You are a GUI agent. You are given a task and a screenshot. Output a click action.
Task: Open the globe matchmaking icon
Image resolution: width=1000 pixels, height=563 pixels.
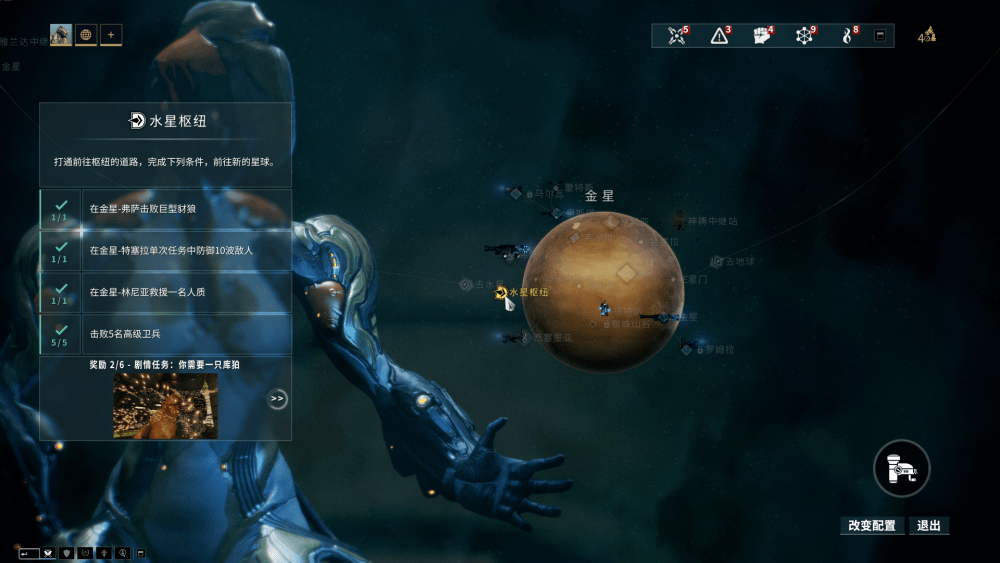(x=86, y=35)
